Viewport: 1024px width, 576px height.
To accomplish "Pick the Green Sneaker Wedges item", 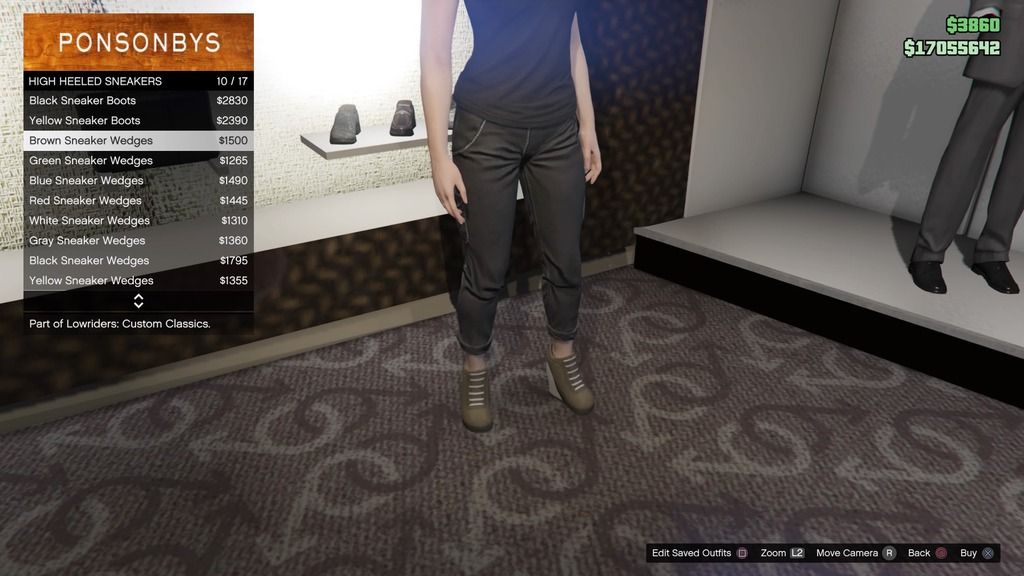I will pyautogui.click(x=138, y=161).
